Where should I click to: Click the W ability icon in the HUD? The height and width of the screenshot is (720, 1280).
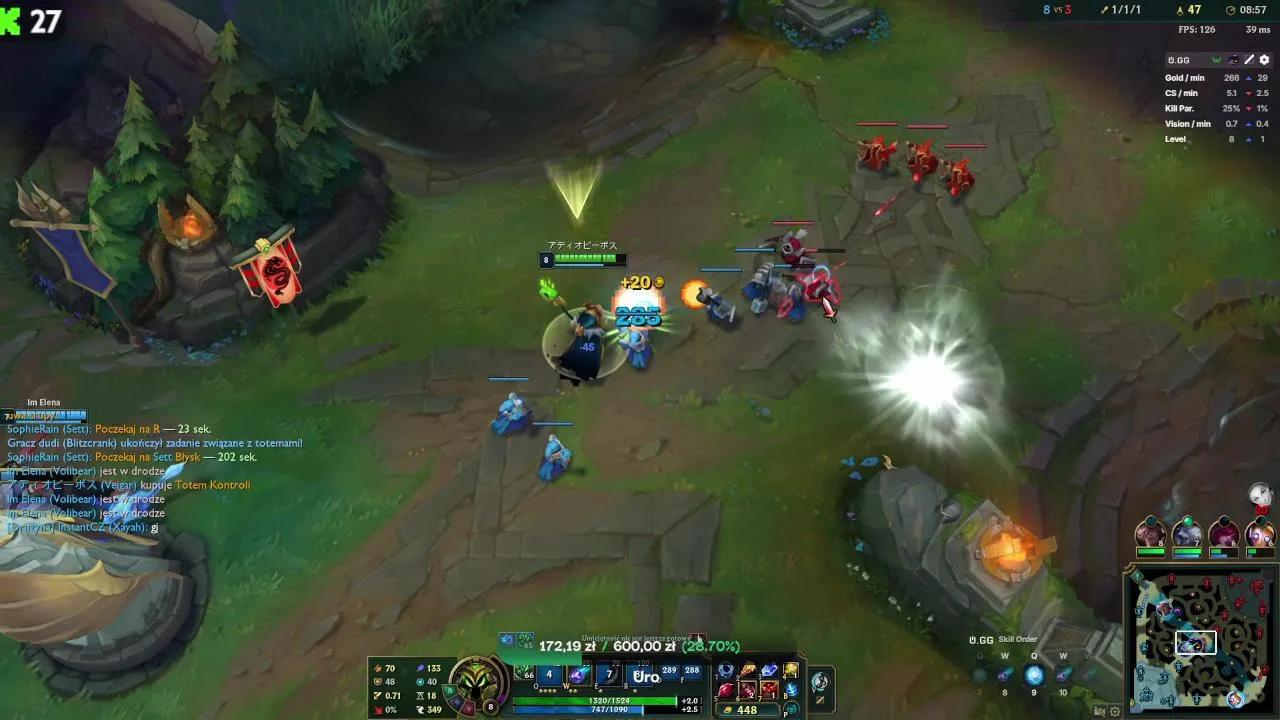tap(577, 675)
